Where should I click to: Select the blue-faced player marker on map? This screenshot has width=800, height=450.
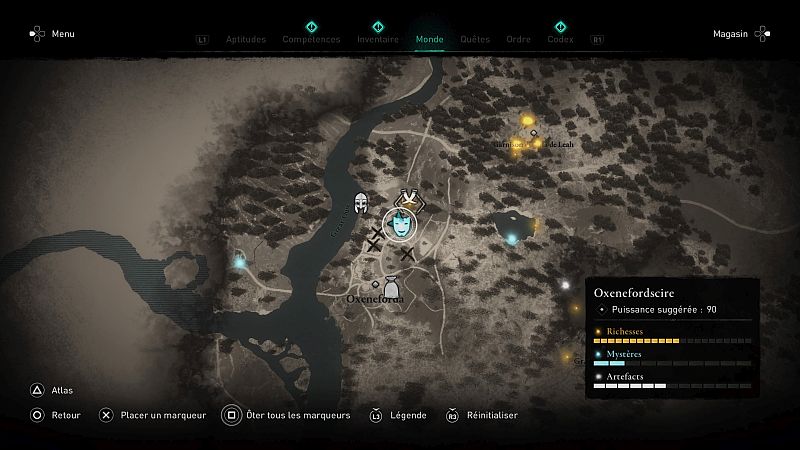[x=401, y=224]
